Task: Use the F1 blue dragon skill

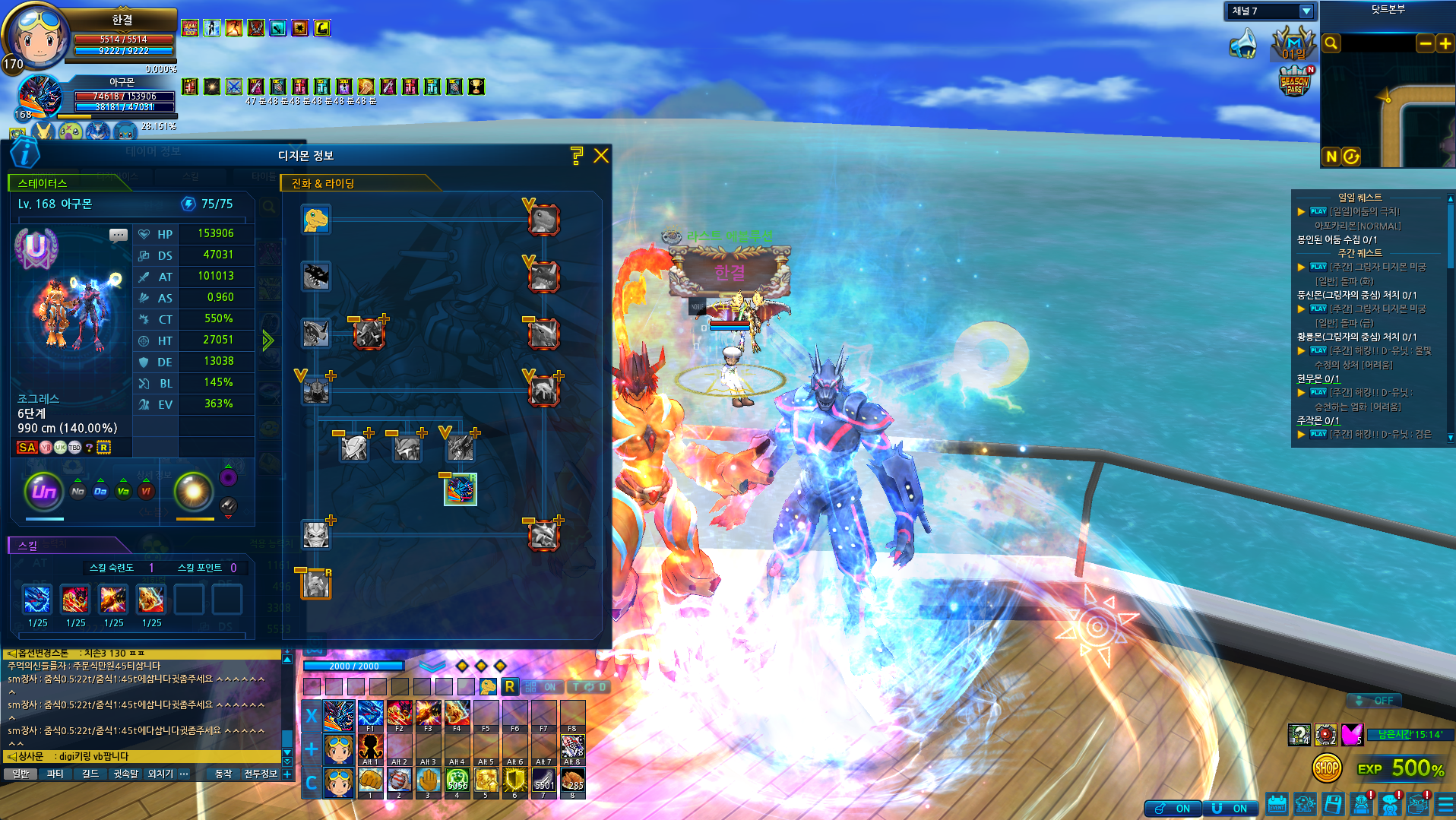Action: pos(370,714)
